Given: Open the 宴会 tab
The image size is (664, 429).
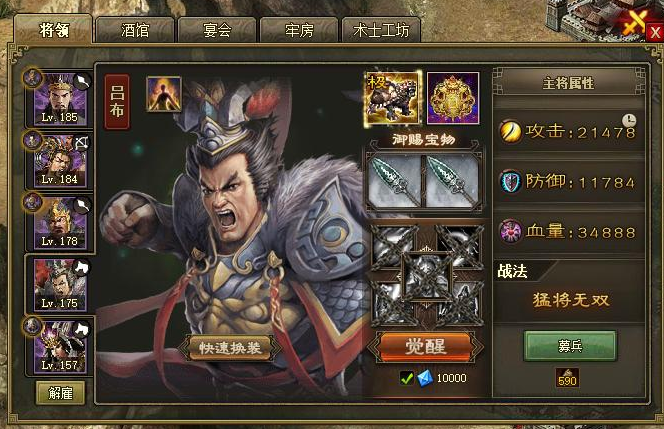Looking at the screenshot, I should tap(216, 30).
